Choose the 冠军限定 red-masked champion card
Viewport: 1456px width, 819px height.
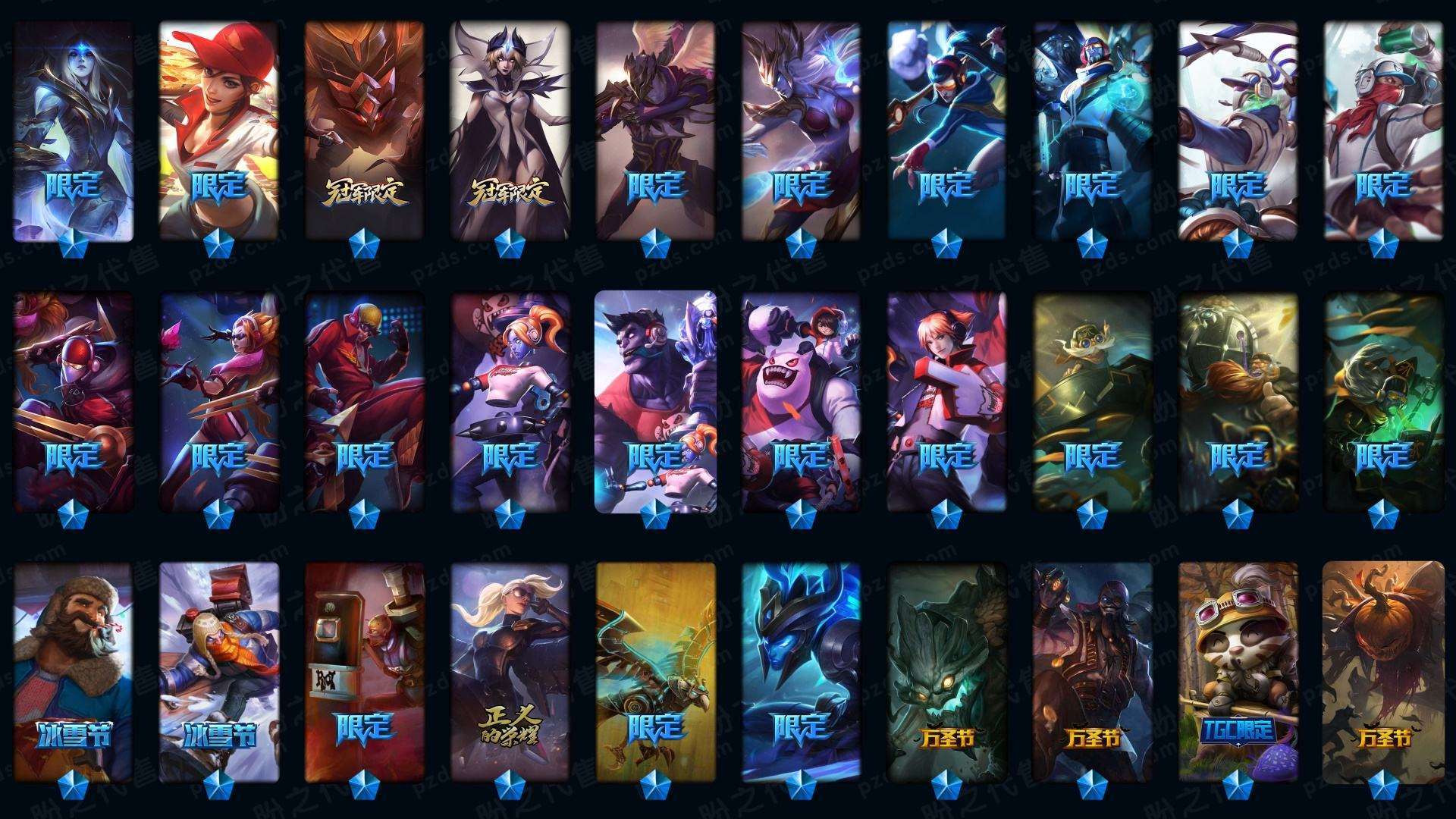pyautogui.click(x=365, y=129)
